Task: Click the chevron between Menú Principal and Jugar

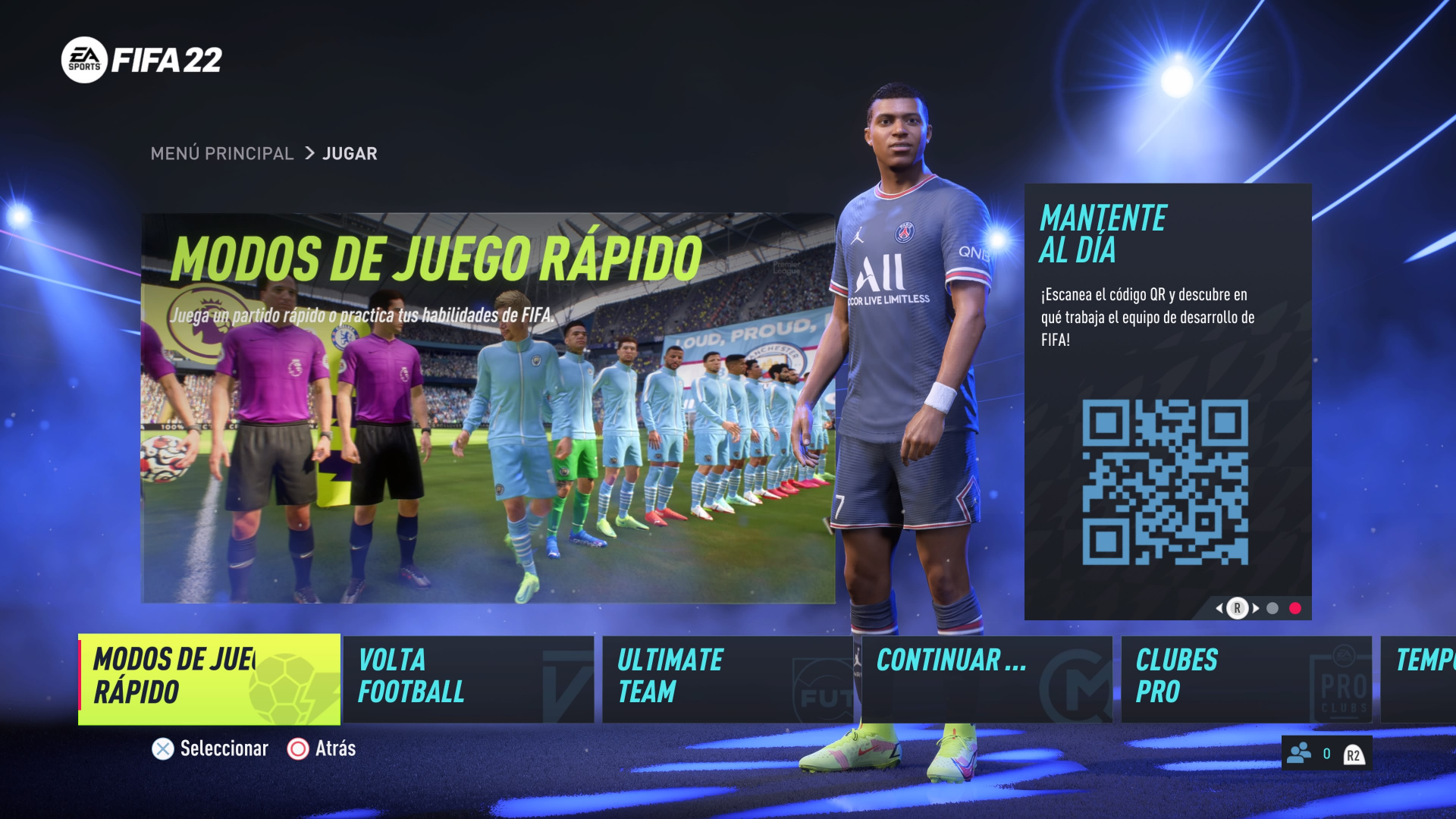Action: point(310,153)
